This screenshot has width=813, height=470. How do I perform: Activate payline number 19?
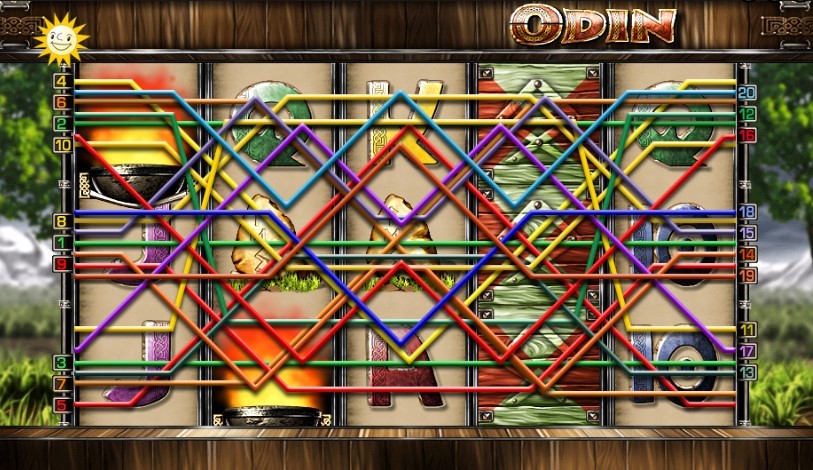(747, 274)
